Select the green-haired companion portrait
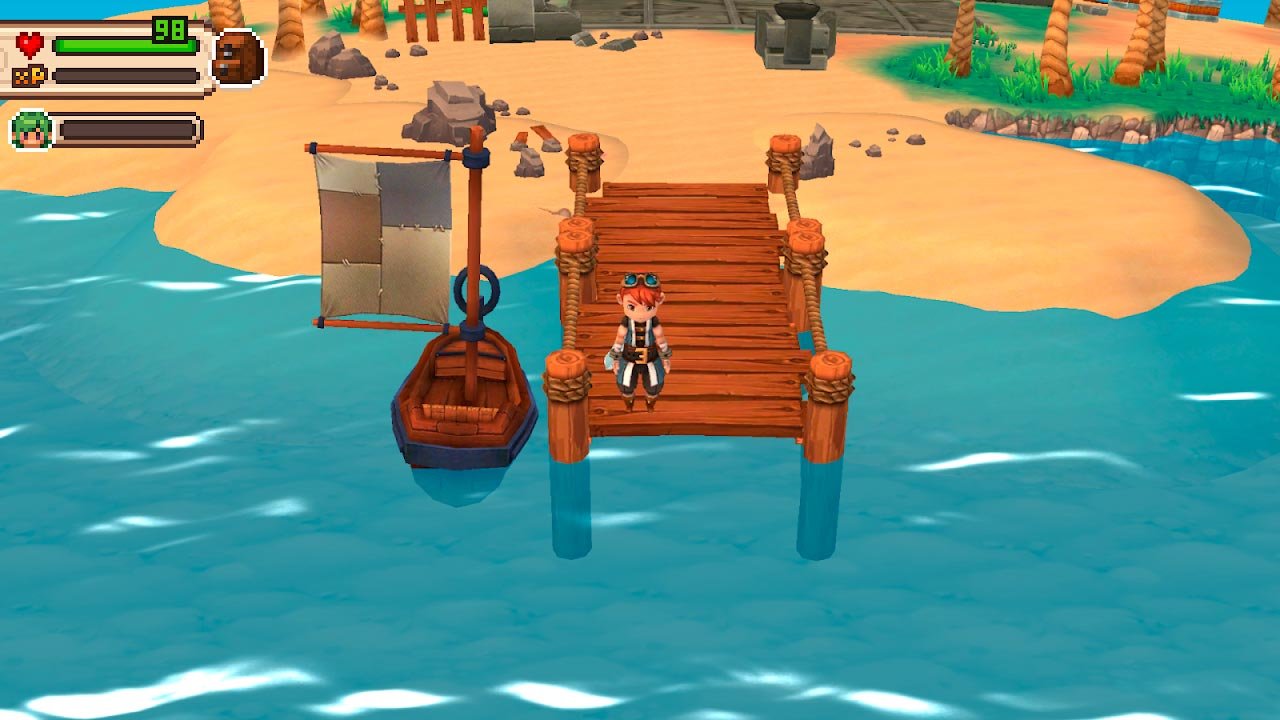1280x720 pixels. pos(31,130)
